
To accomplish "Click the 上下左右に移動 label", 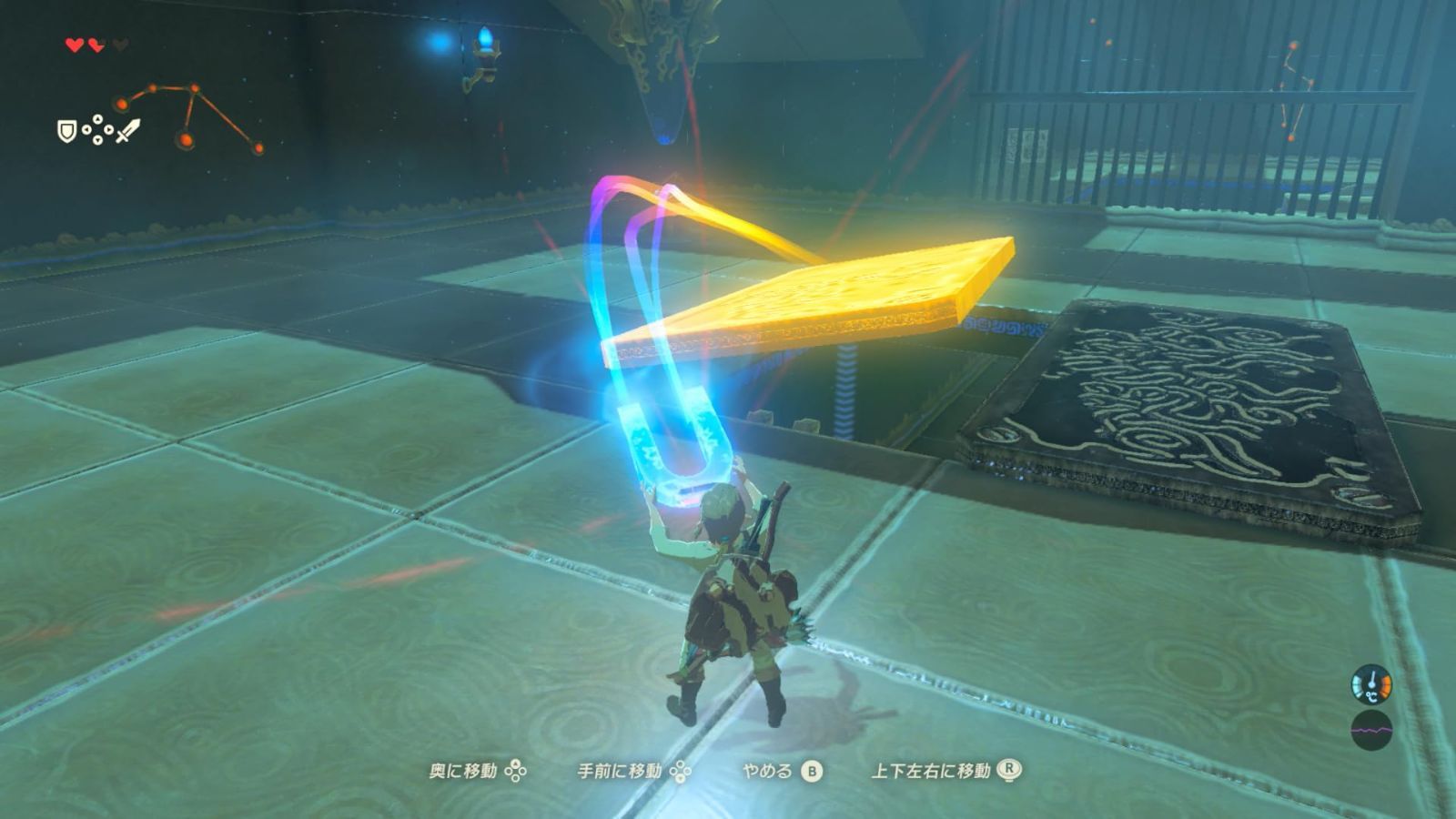I will click(x=930, y=771).
